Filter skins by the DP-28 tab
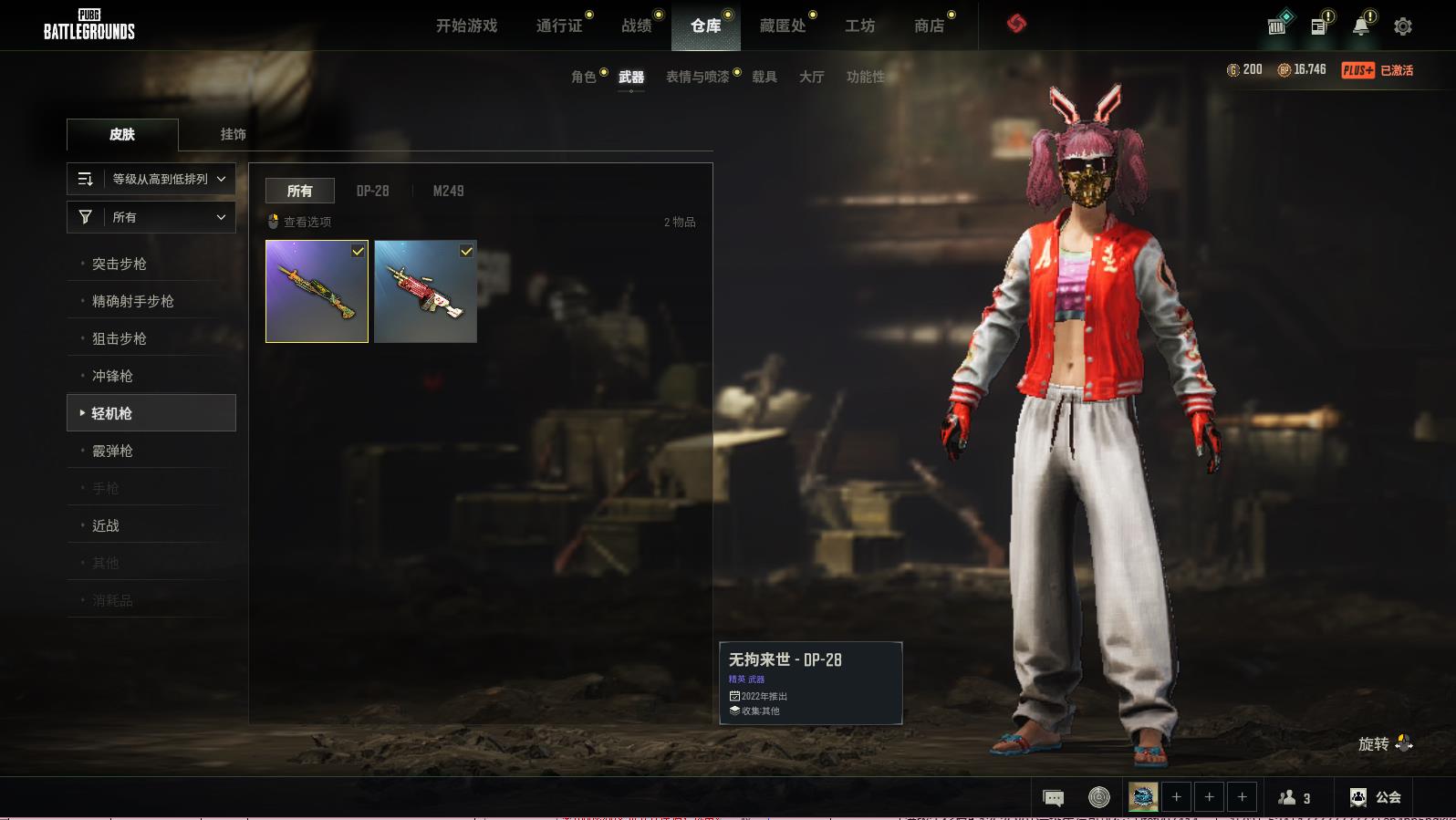The height and width of the screenshot is (820, 1456). point(372,191)
